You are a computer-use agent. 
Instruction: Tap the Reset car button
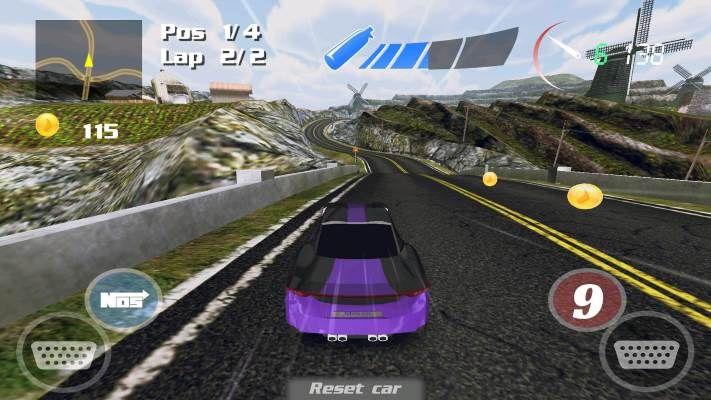pos(355,388)
